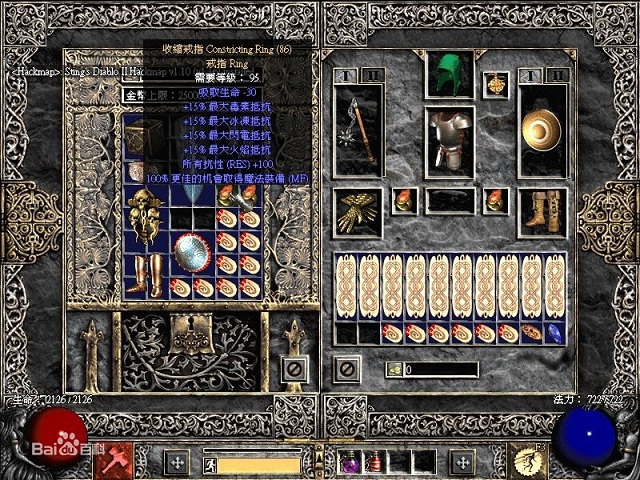Pick the round silver shield in stash
The width and height of the screenshot is (640, 480).
coord(190,255)
